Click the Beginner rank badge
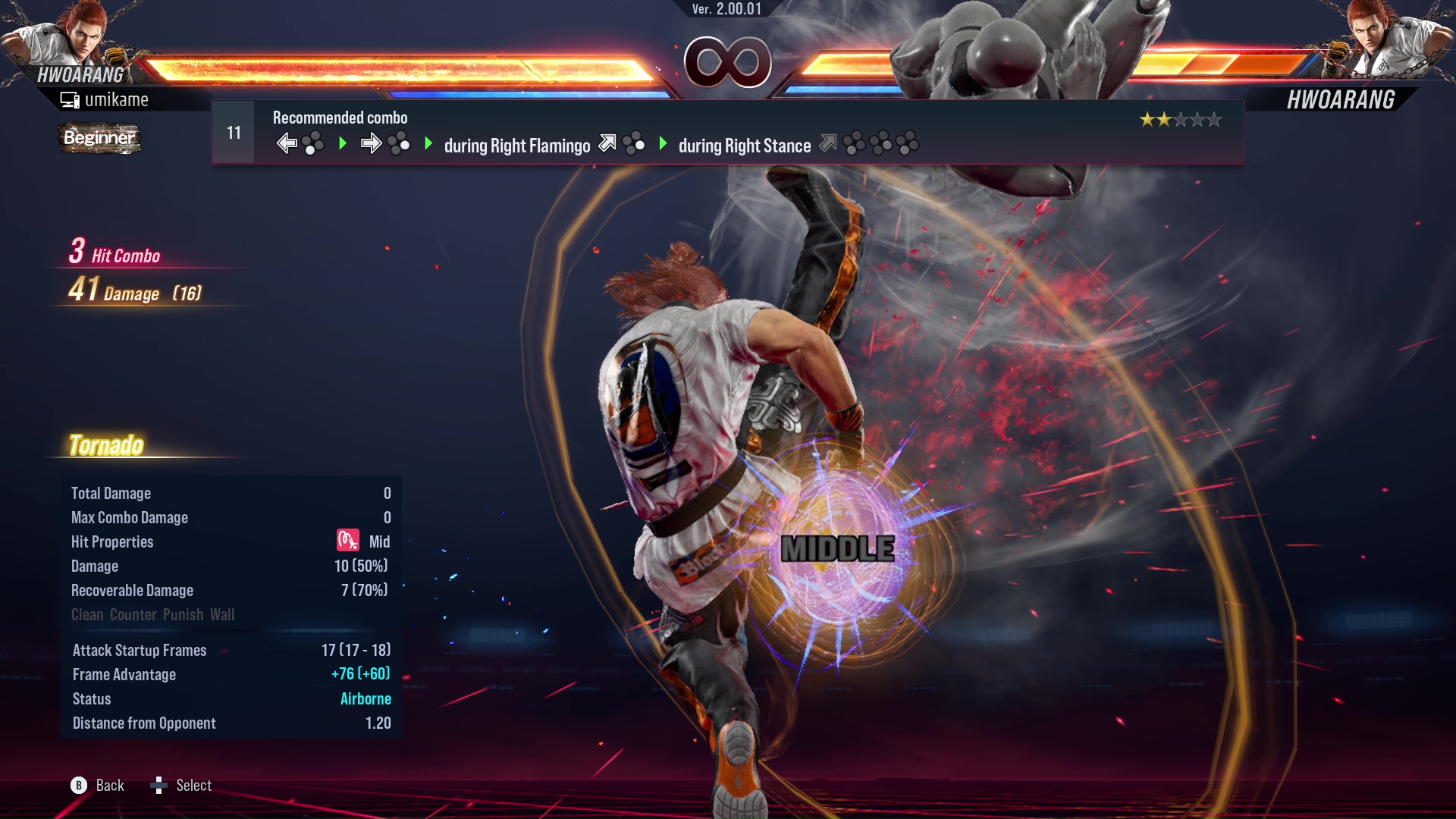The width and height of the screenshot is (1456, 819). click(x=99, y=138)
